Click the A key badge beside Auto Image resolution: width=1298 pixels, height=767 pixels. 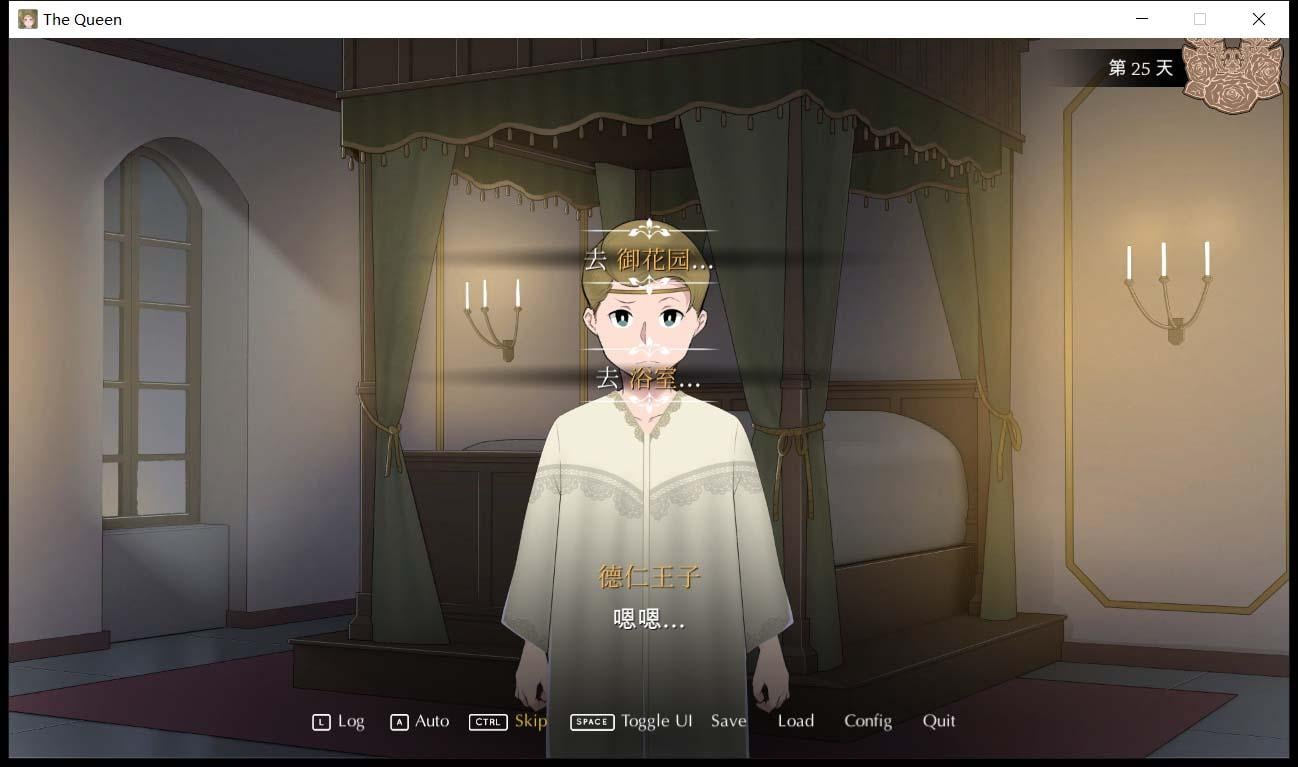(401, 721)
